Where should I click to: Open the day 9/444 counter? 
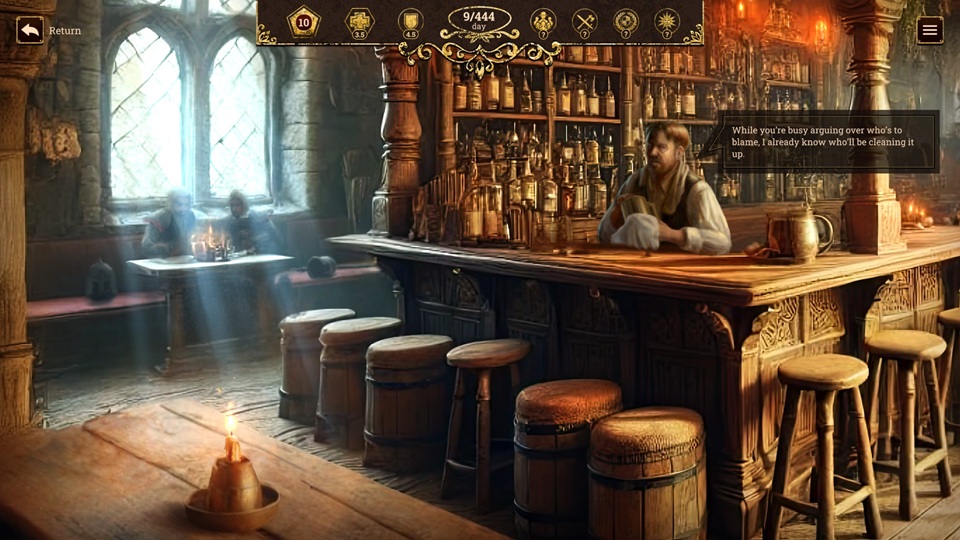tap(479, 20)
